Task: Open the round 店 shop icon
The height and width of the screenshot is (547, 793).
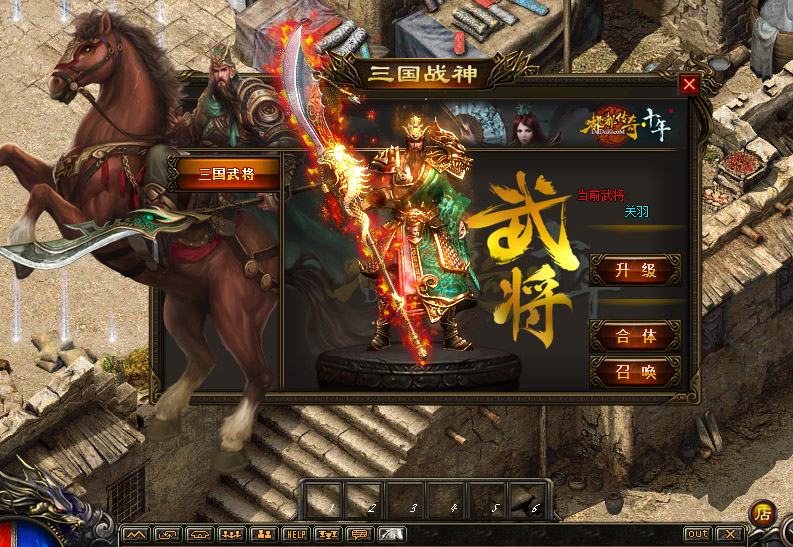Action: (x=763, y=513)
